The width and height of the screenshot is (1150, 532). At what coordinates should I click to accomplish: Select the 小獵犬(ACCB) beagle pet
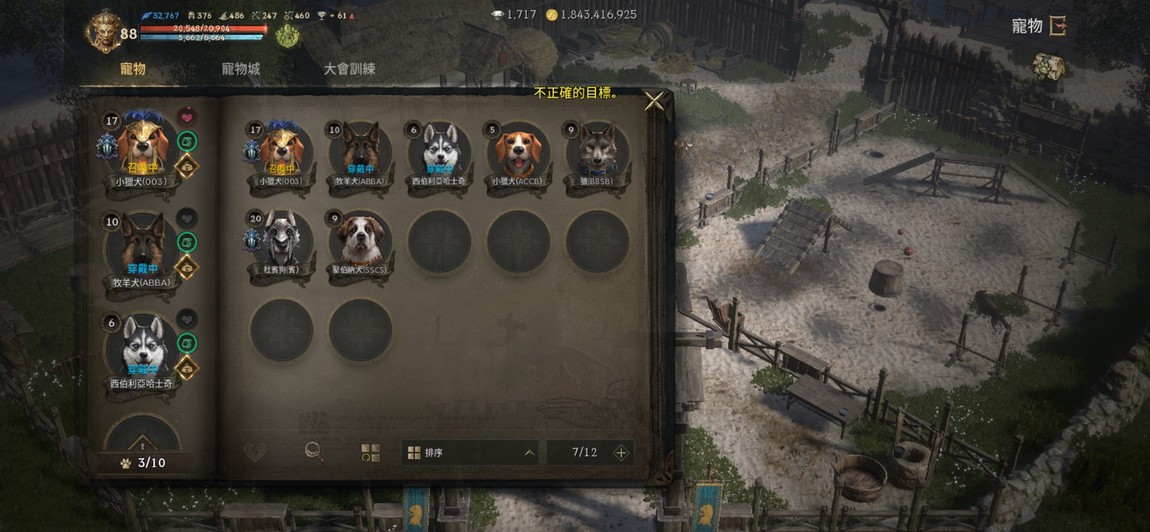(x=517, y=153)
